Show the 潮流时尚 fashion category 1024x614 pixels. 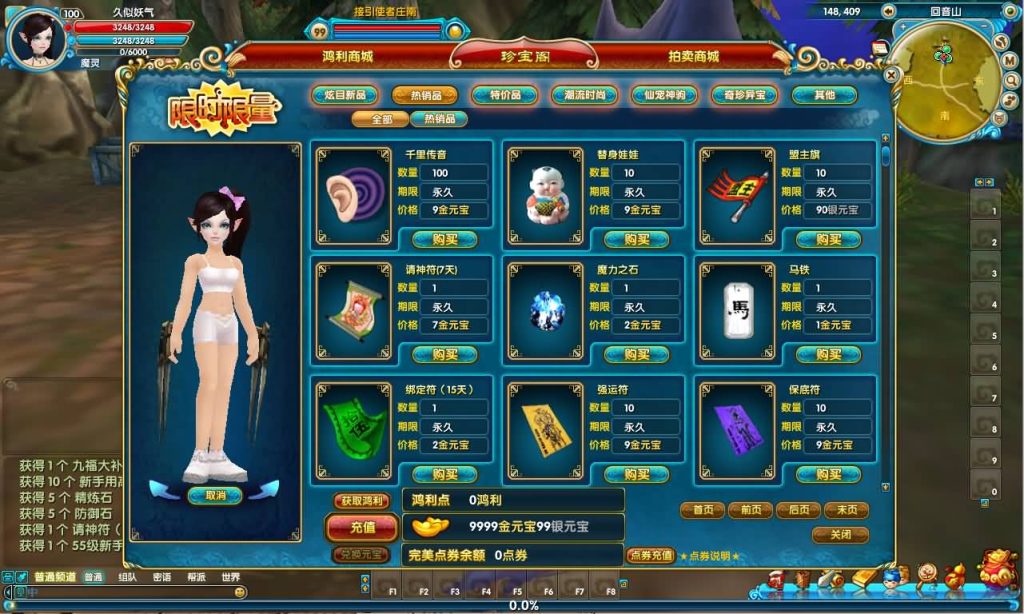[584, 96]
